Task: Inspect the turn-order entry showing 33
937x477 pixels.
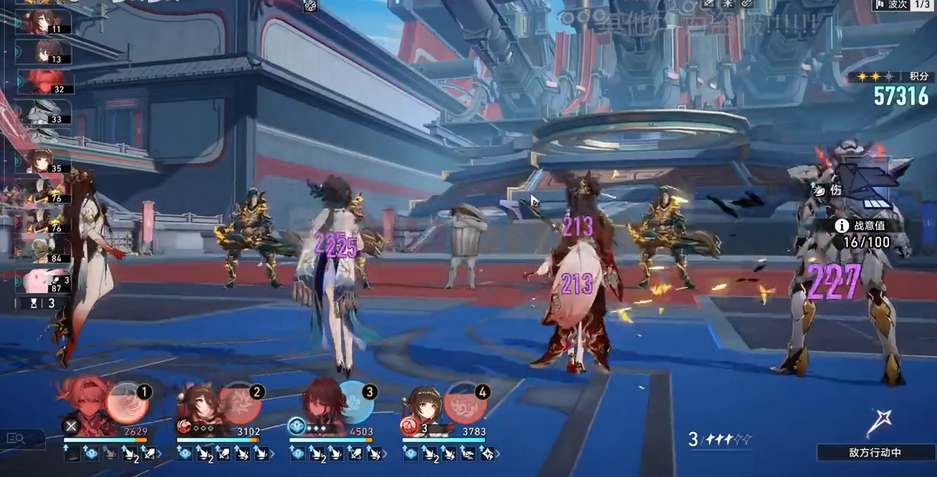Action: 44,113
